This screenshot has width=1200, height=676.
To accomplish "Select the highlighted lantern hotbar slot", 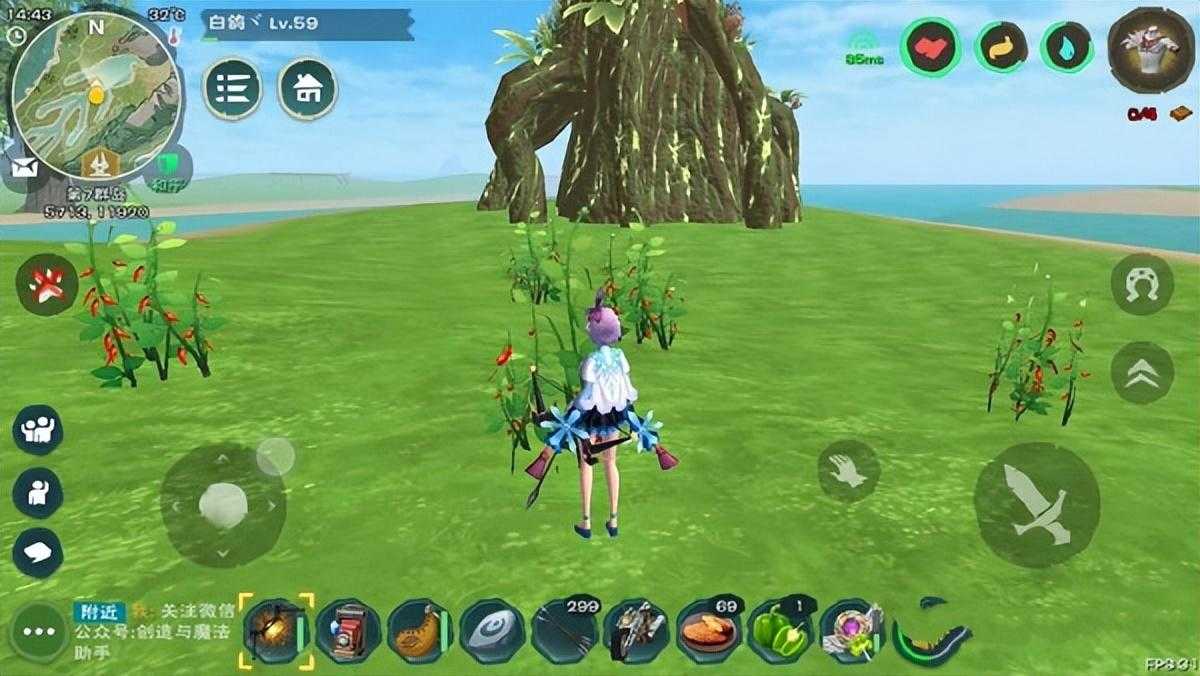I will [x=275, y=631].
